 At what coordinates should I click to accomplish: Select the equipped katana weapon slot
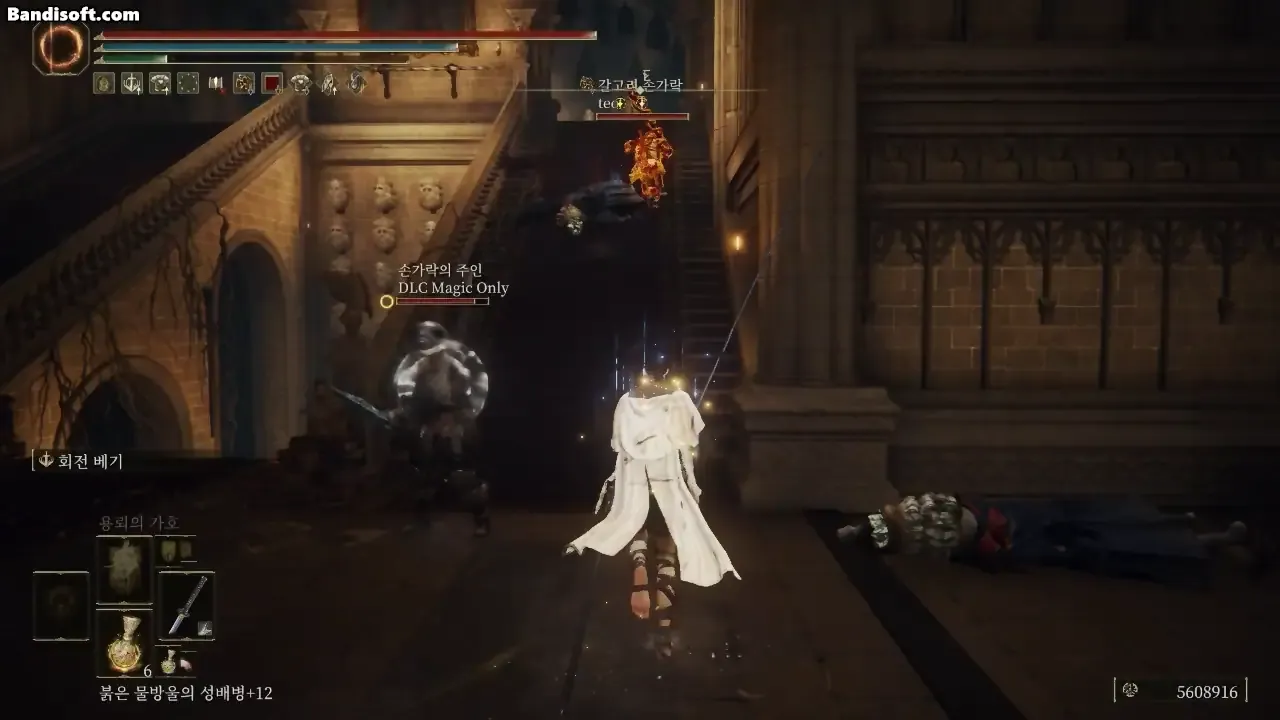click(x=186, y=604)
